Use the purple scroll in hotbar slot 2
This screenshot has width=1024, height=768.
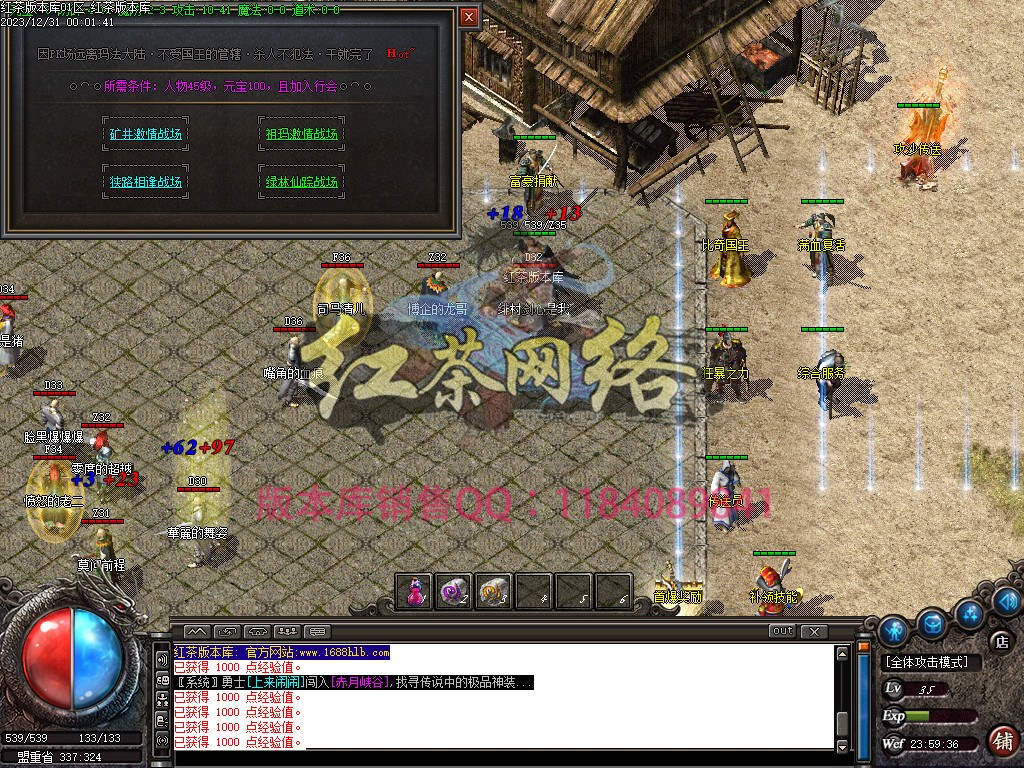point(454,591)
